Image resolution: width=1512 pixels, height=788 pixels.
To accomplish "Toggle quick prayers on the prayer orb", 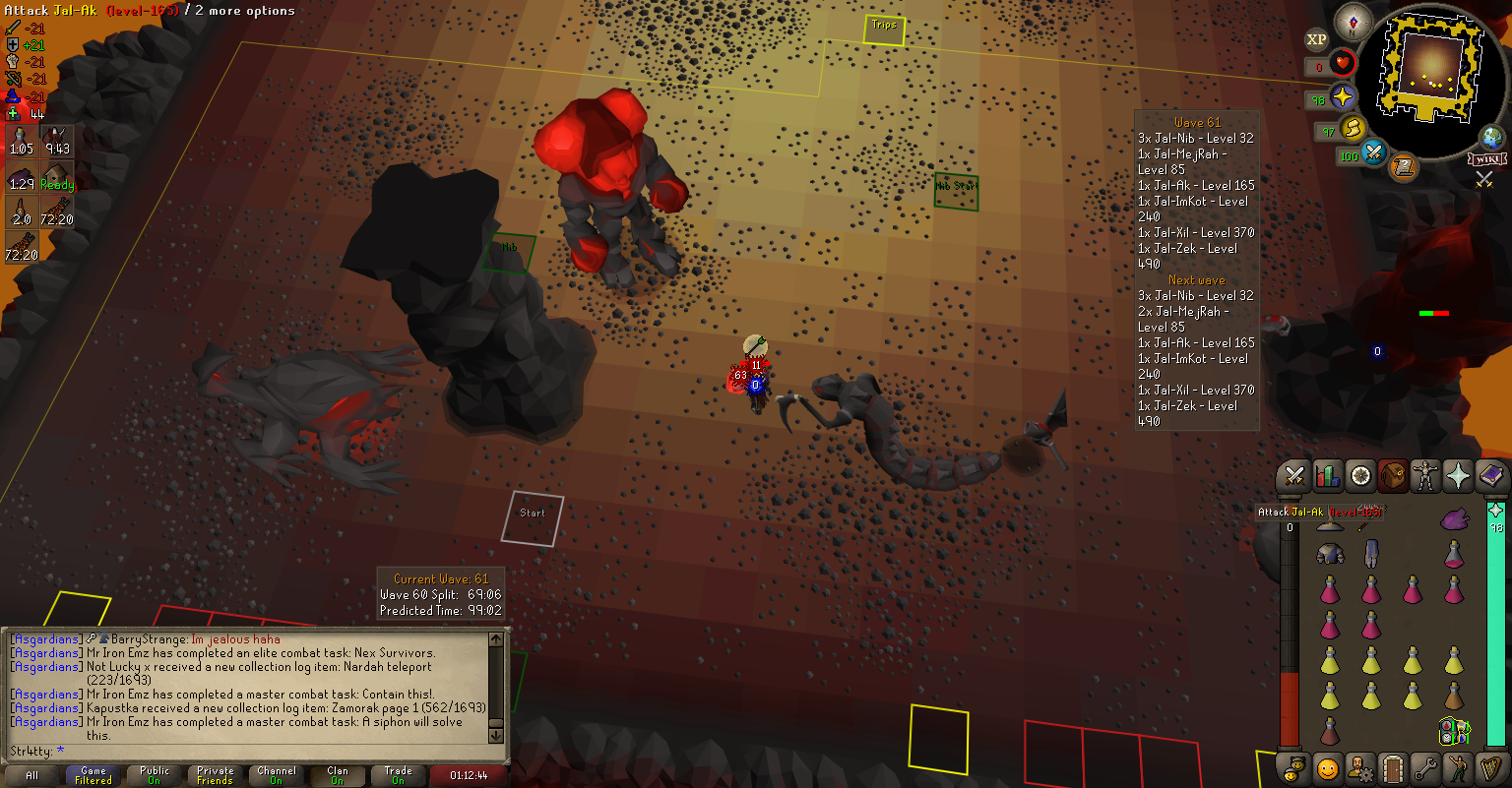I will point(1343,96).
